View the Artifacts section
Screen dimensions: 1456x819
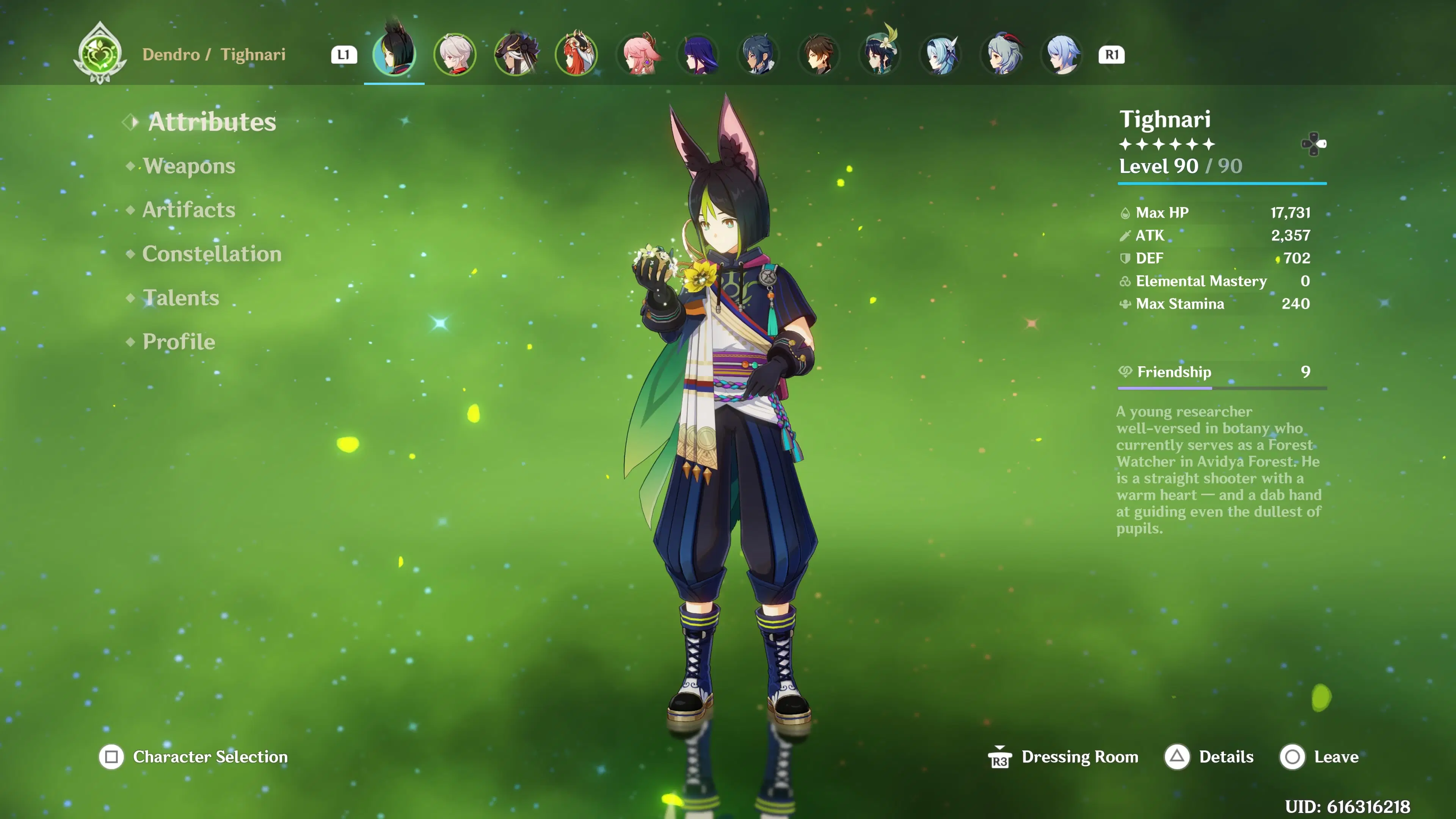(188, 210)
